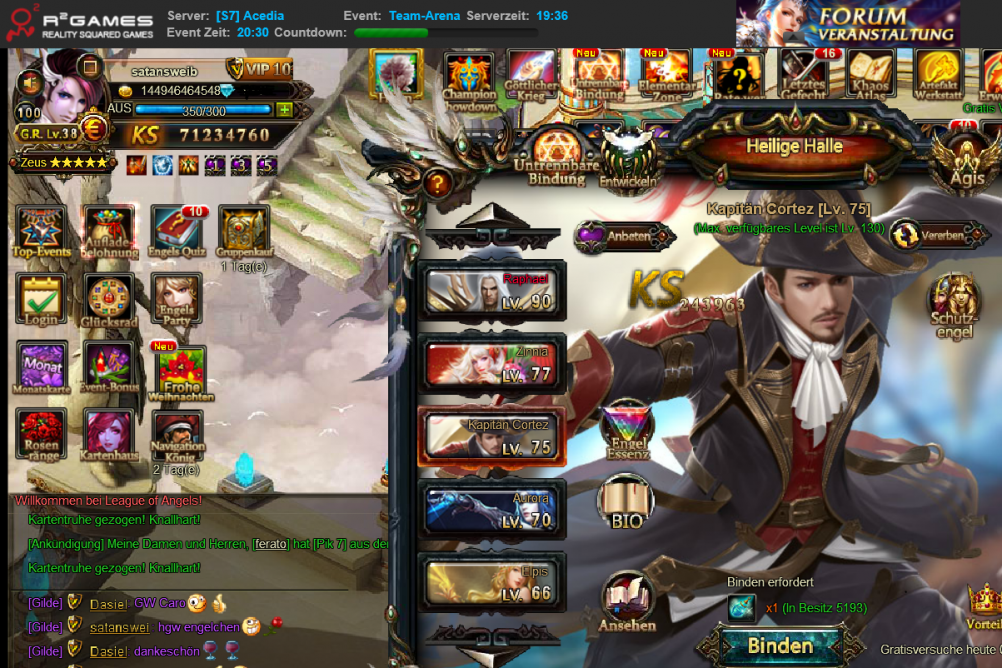Open Frohe Weihnachten event

point(181,370)
